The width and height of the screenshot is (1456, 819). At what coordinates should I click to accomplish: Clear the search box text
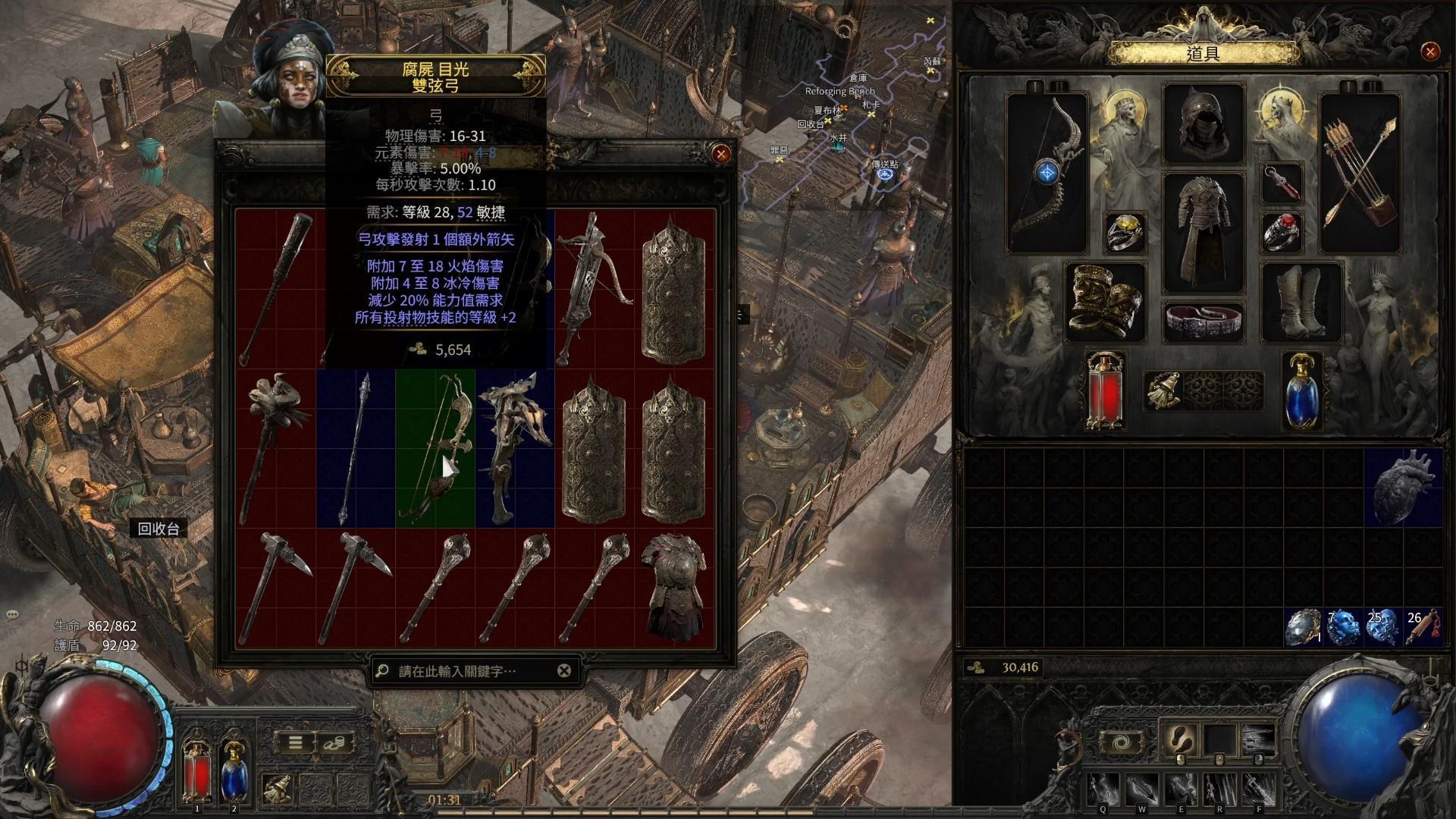564,670
